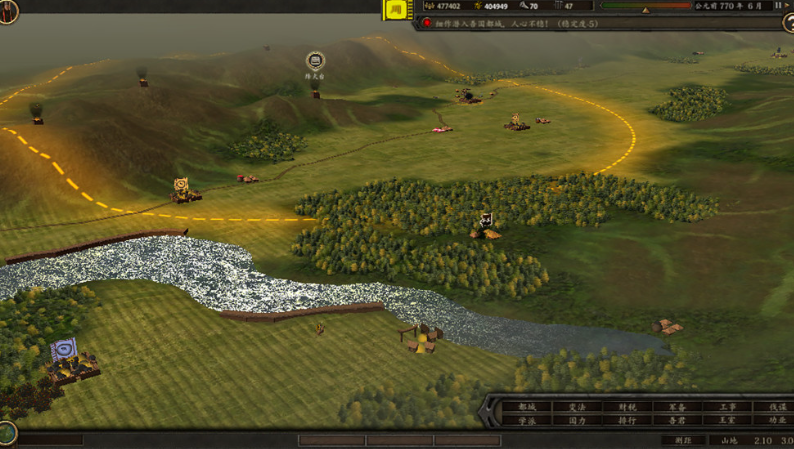Activate the 测距 distance measuring tool
Viewport: 794px width, 449px height.
pos(683,440)
